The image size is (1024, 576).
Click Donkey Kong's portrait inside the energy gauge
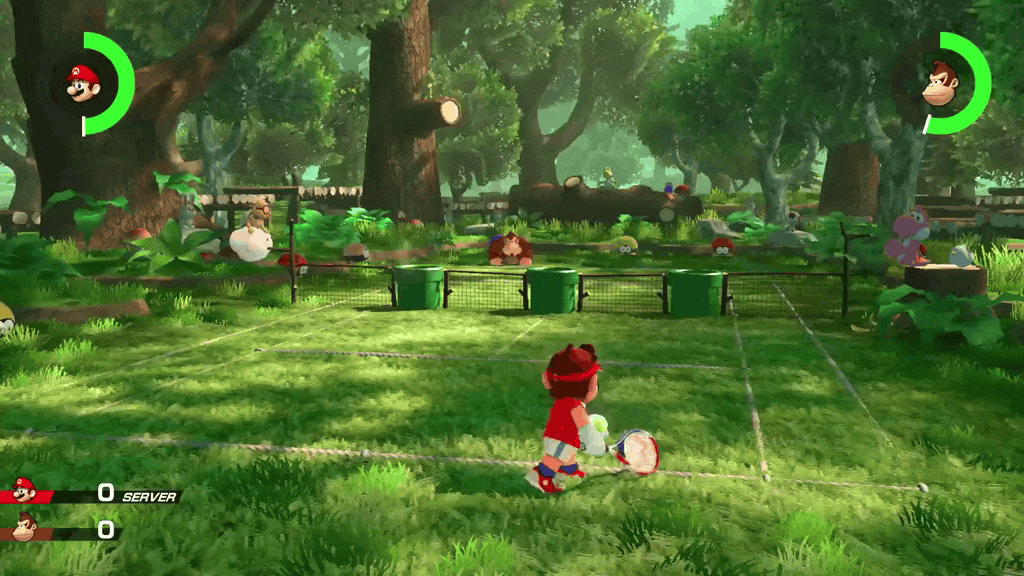pyautogui.click(x=939, y=82)
